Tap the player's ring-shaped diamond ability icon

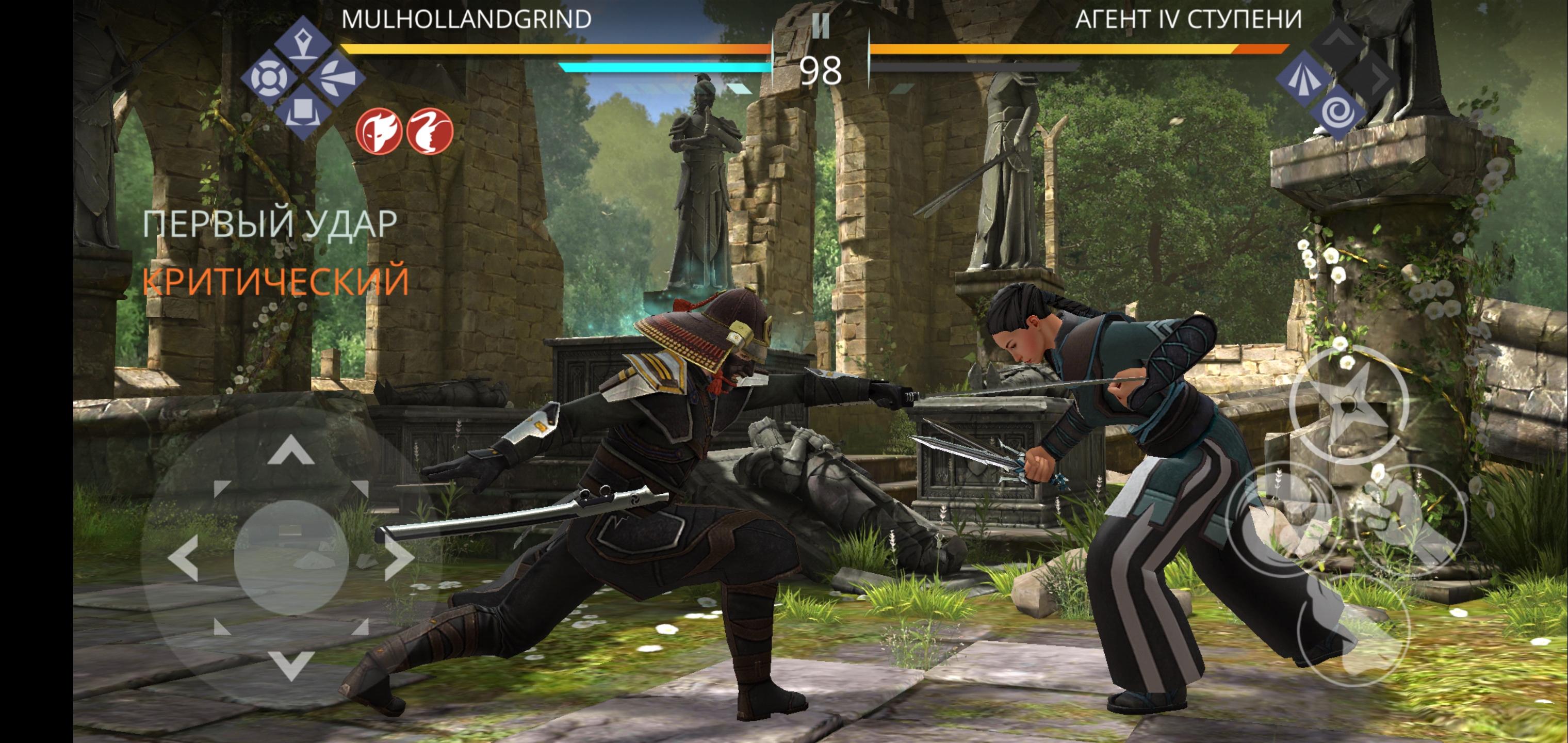[268, 78]
